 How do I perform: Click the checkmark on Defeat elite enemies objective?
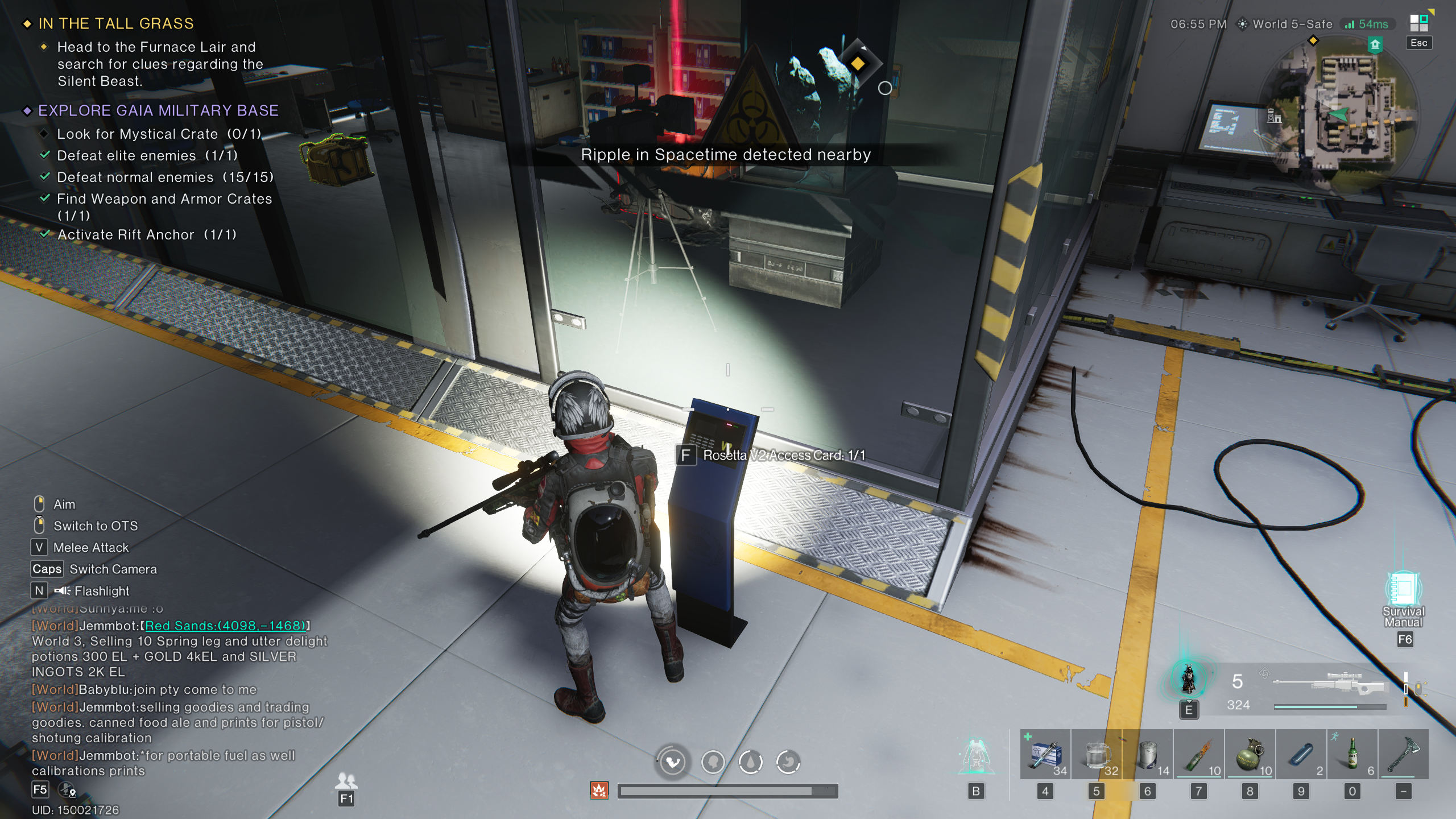pyautogui.click(x=45, y=155)
